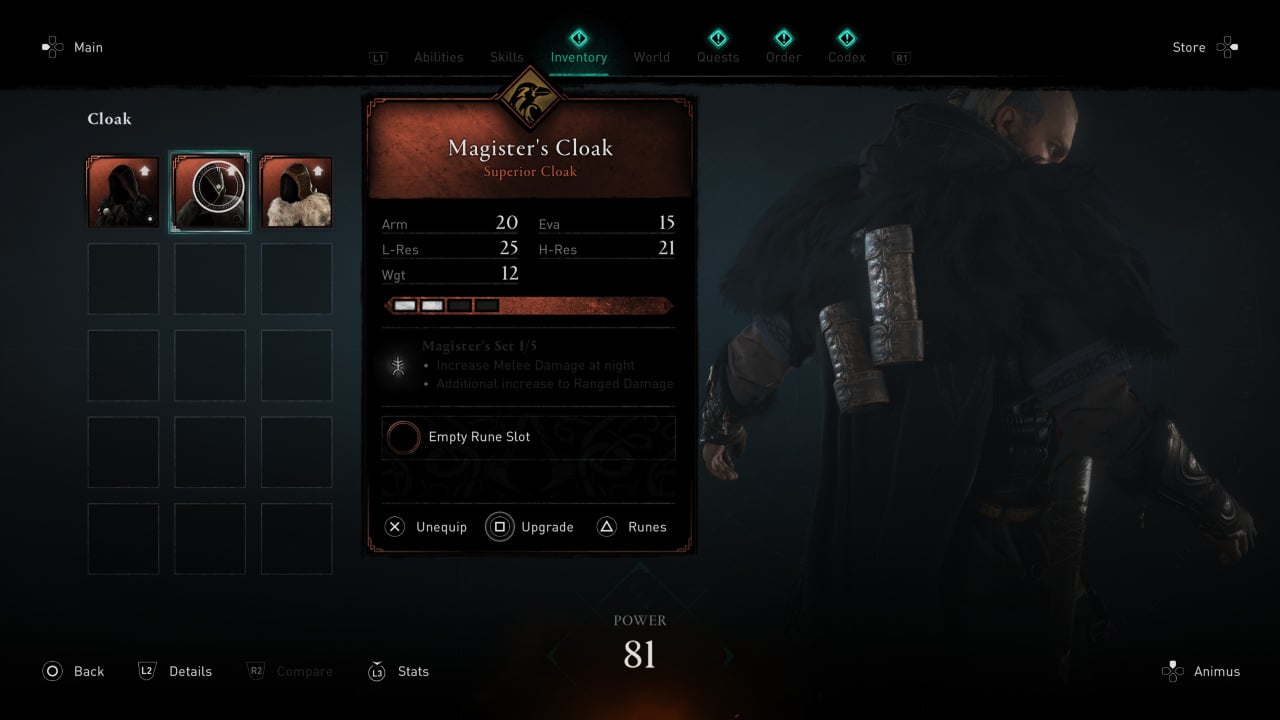Choose the equipped Magister's Cloak slot

pos(210,192)
